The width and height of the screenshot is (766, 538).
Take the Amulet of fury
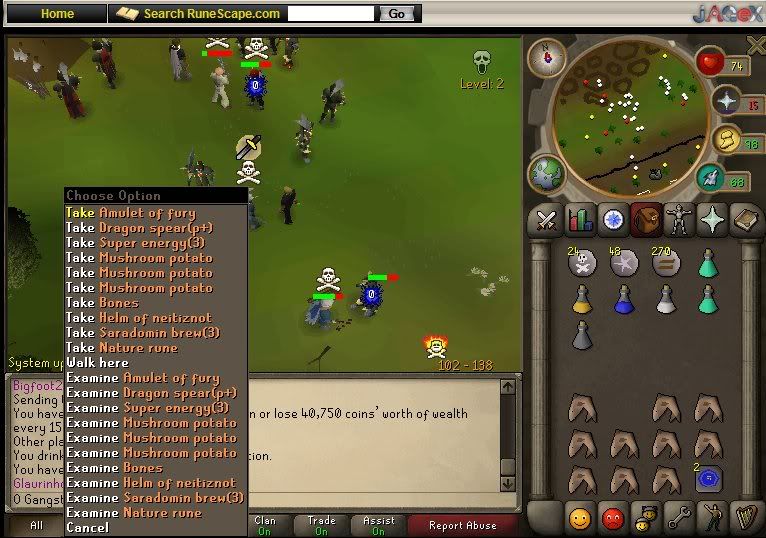coord(130,212)
